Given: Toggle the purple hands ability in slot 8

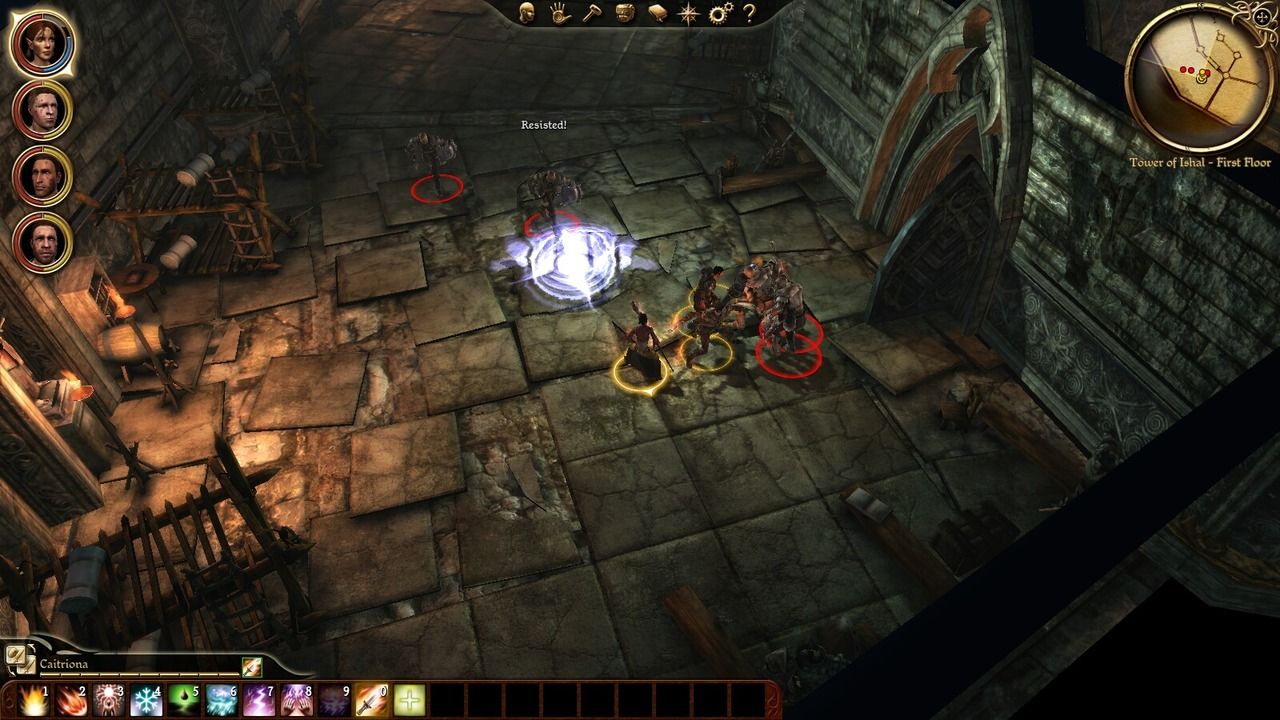Looking at the screenshot, I should (294, 700).
